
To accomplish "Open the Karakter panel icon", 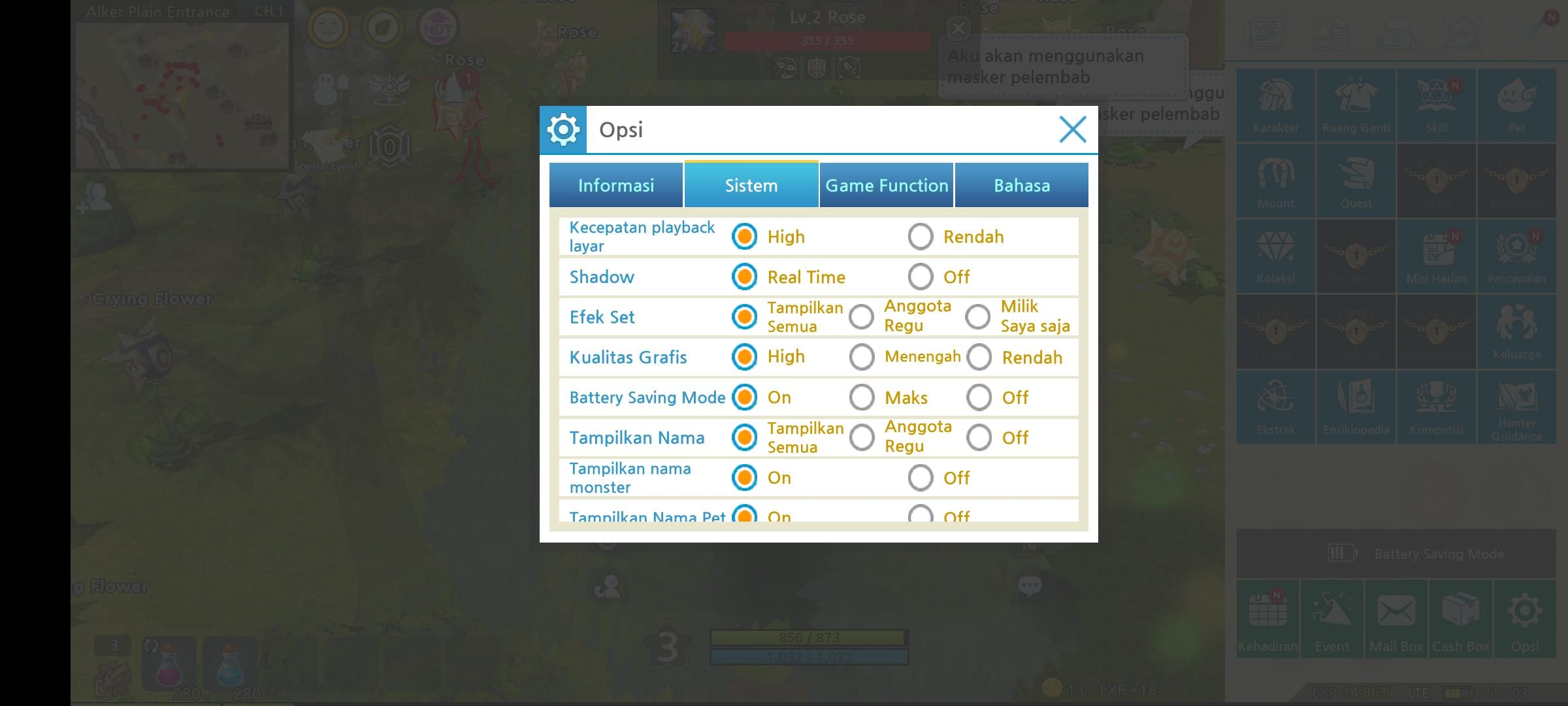I will click(1275, 105).
